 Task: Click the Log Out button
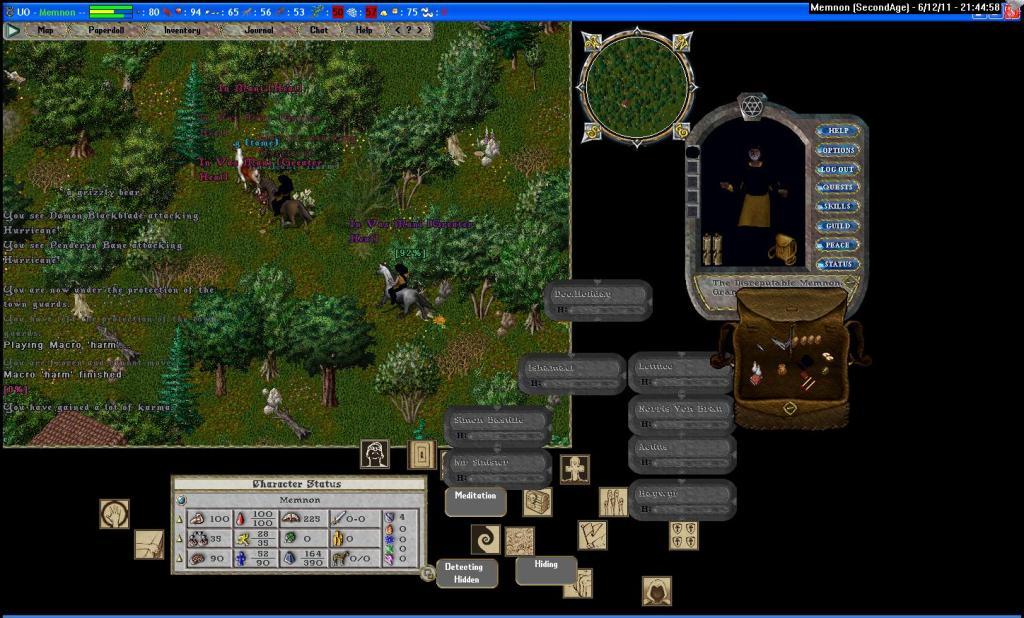coord(838,169)
